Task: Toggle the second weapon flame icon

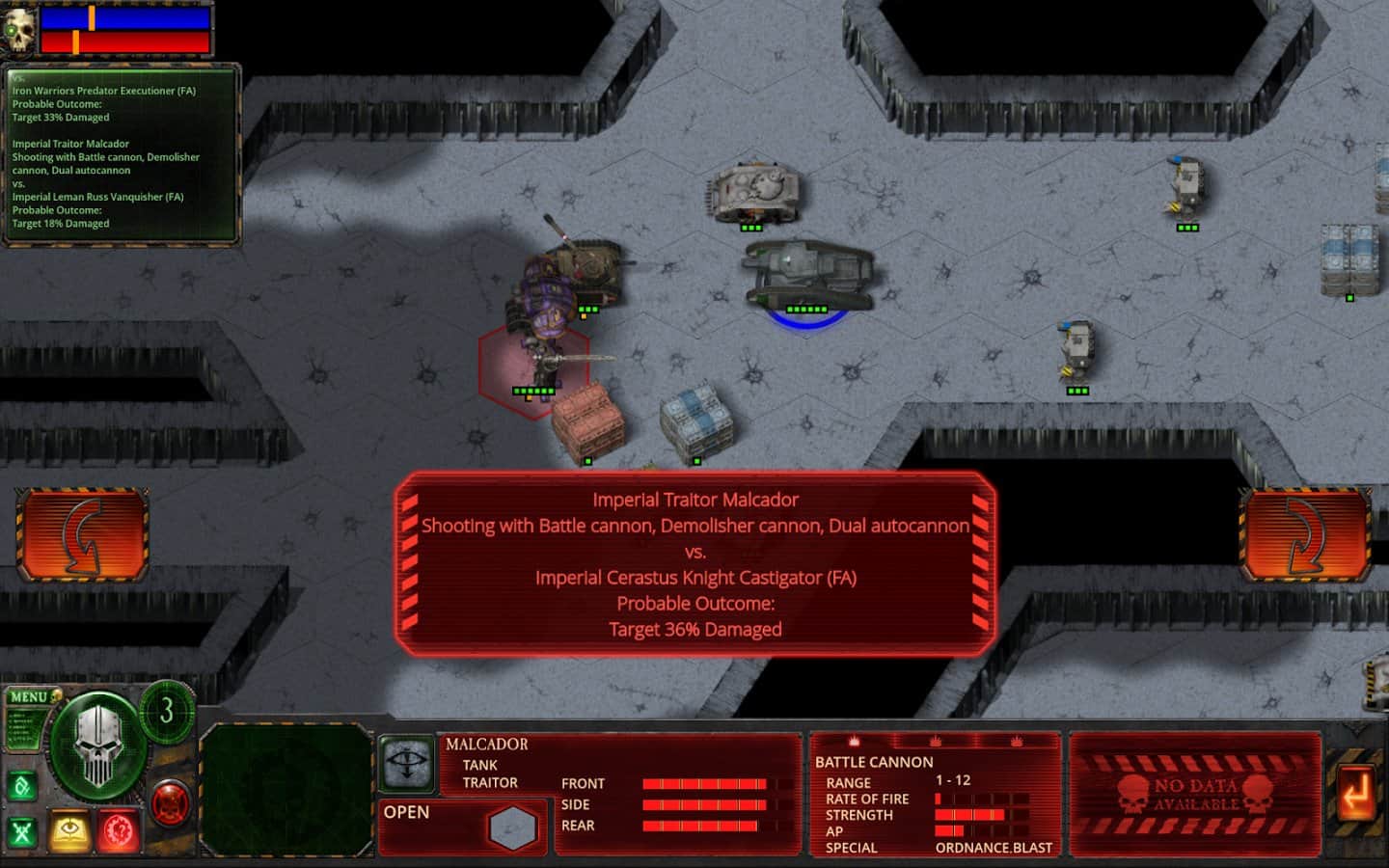Action: click(935, 741)
